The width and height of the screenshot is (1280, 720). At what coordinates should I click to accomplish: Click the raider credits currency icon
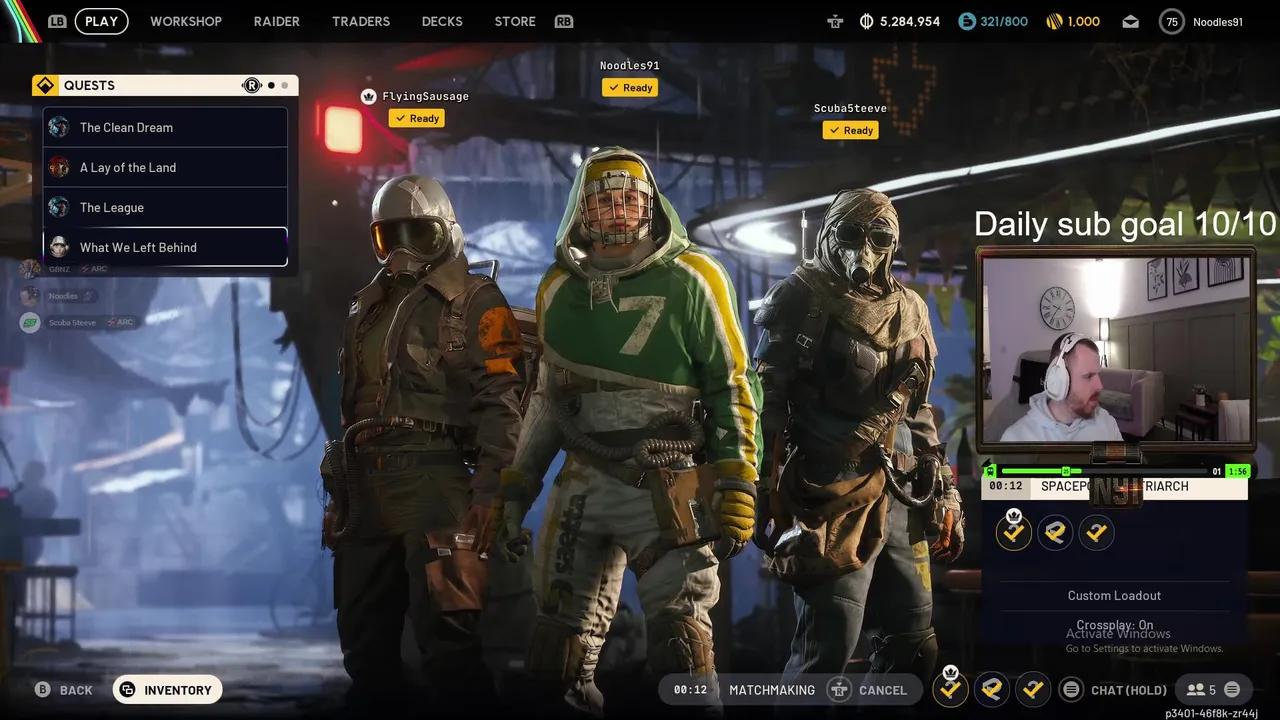865,20
